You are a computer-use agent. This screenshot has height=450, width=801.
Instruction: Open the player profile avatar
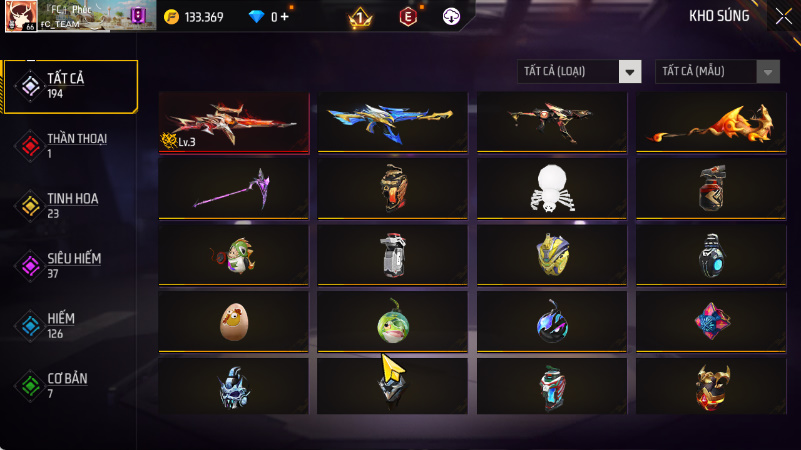(21, 16)
